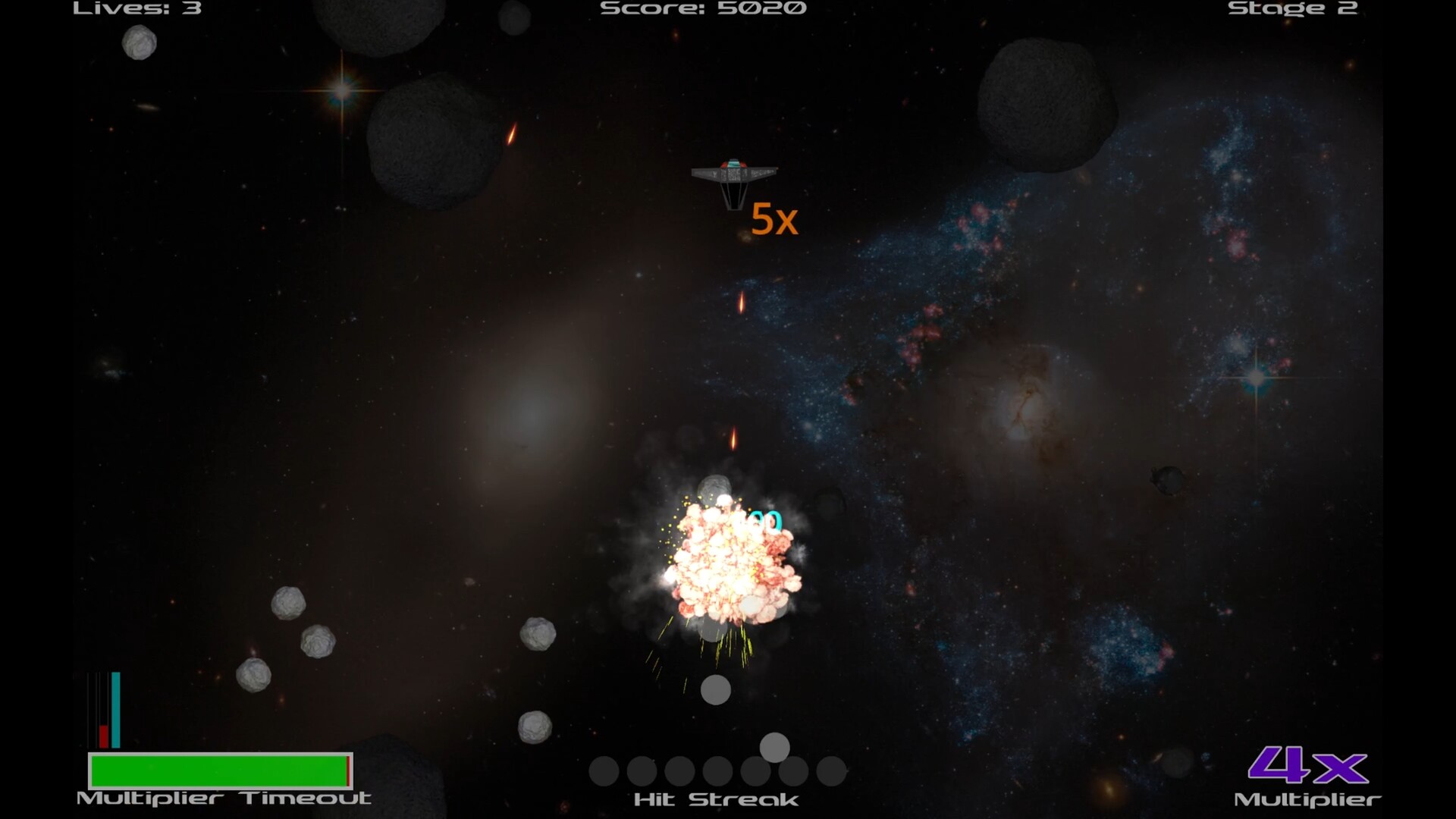
Task: Click the first Hit Streak dot on the left
Action: (x=604, y=772)
